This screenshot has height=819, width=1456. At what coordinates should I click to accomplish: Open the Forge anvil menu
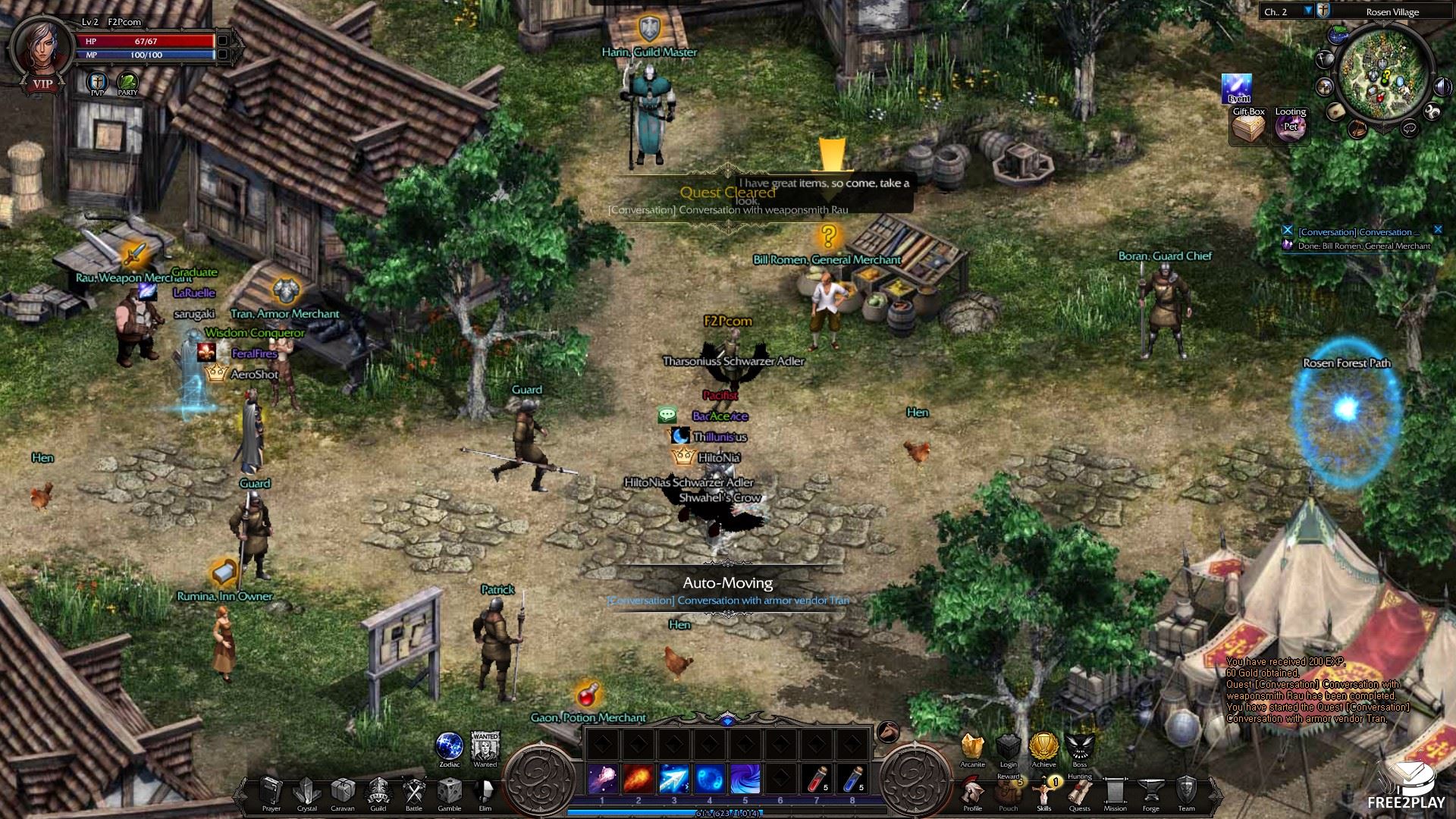point(1150,792)
